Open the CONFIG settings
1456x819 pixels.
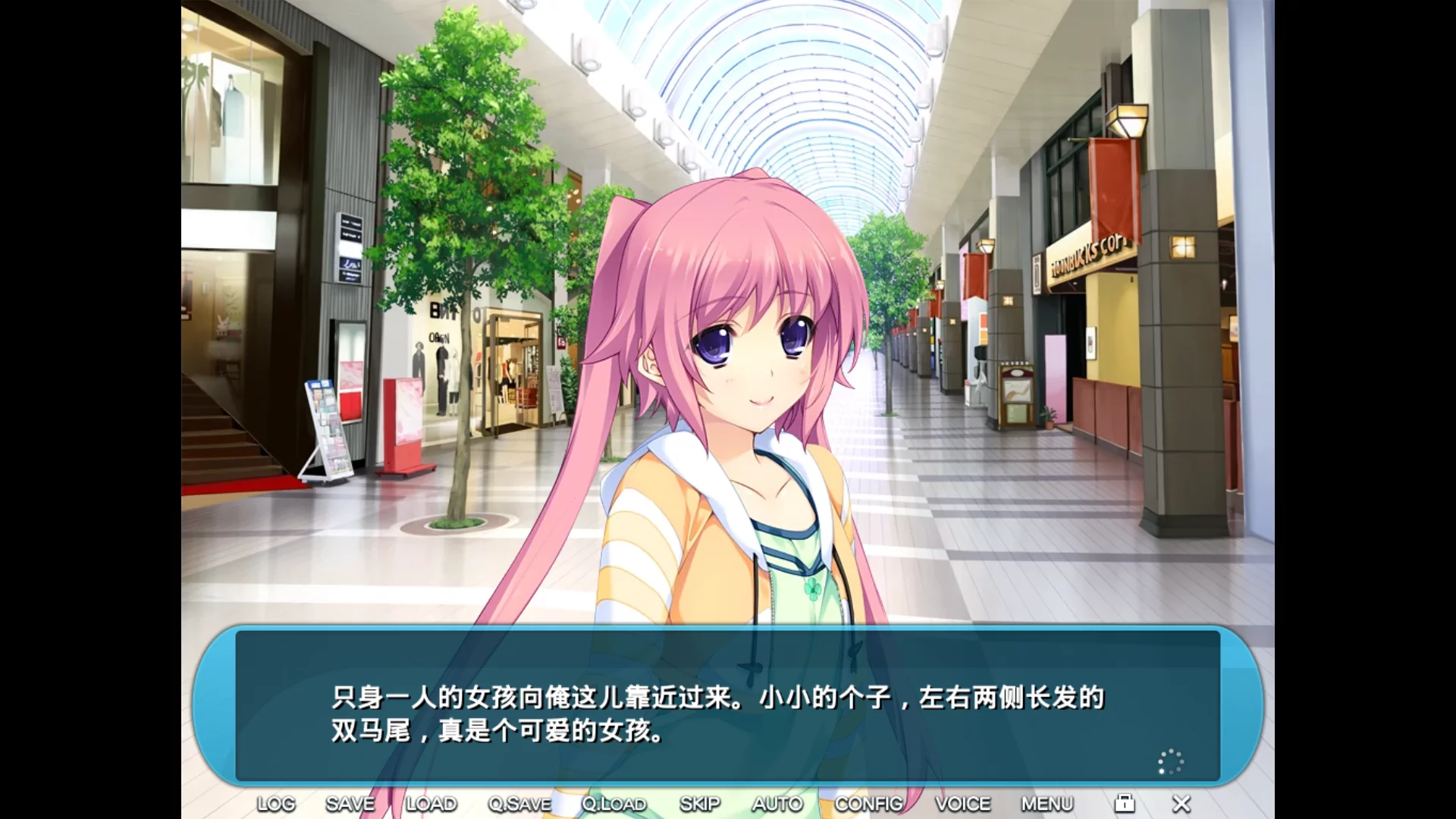pos(868,803)
